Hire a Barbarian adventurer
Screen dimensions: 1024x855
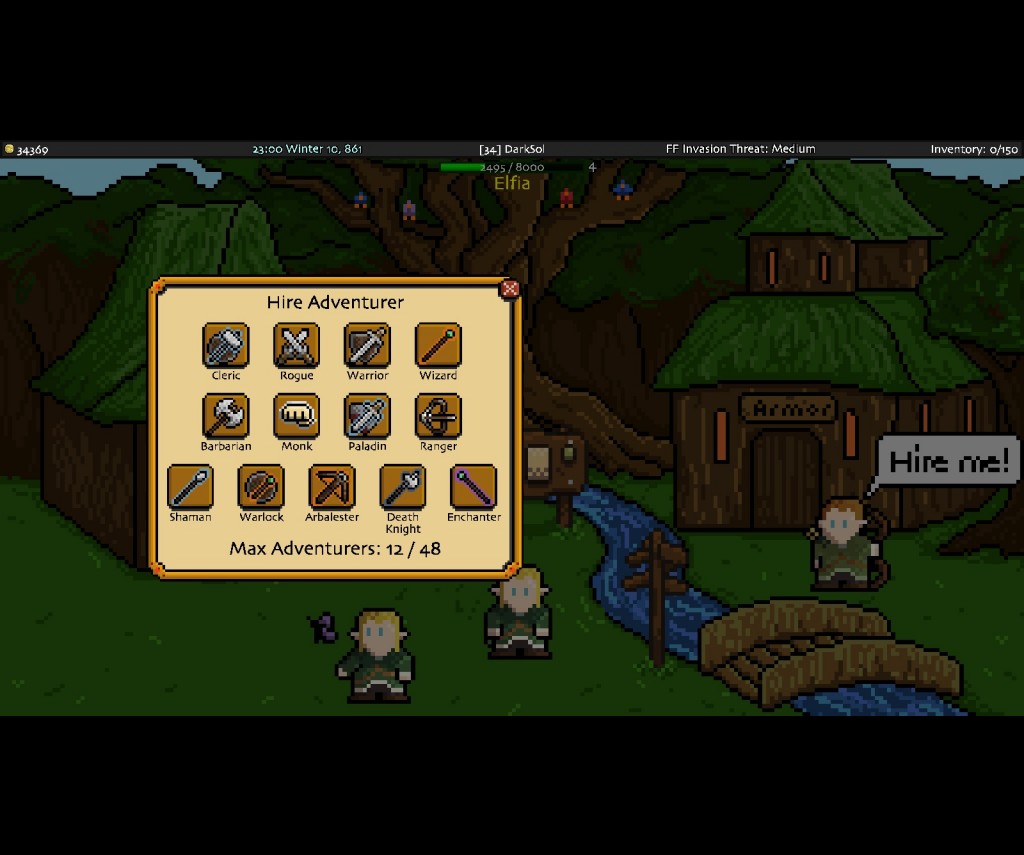(x=226, y=416)
